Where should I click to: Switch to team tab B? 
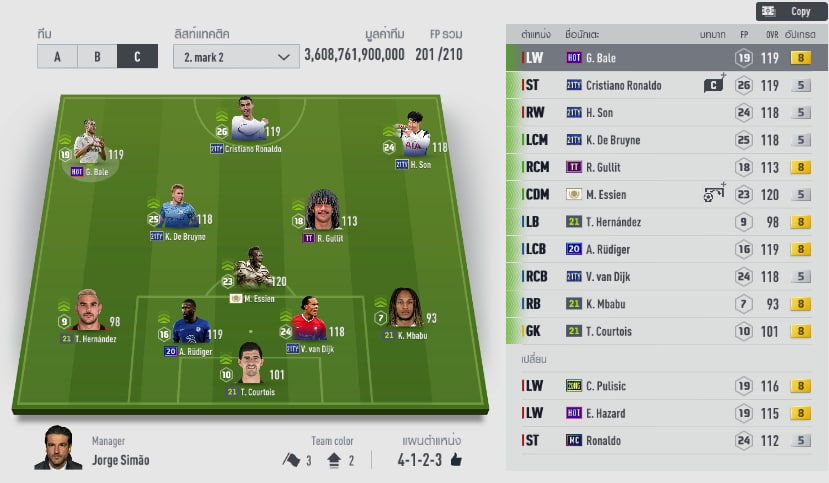tap(97, 57)
